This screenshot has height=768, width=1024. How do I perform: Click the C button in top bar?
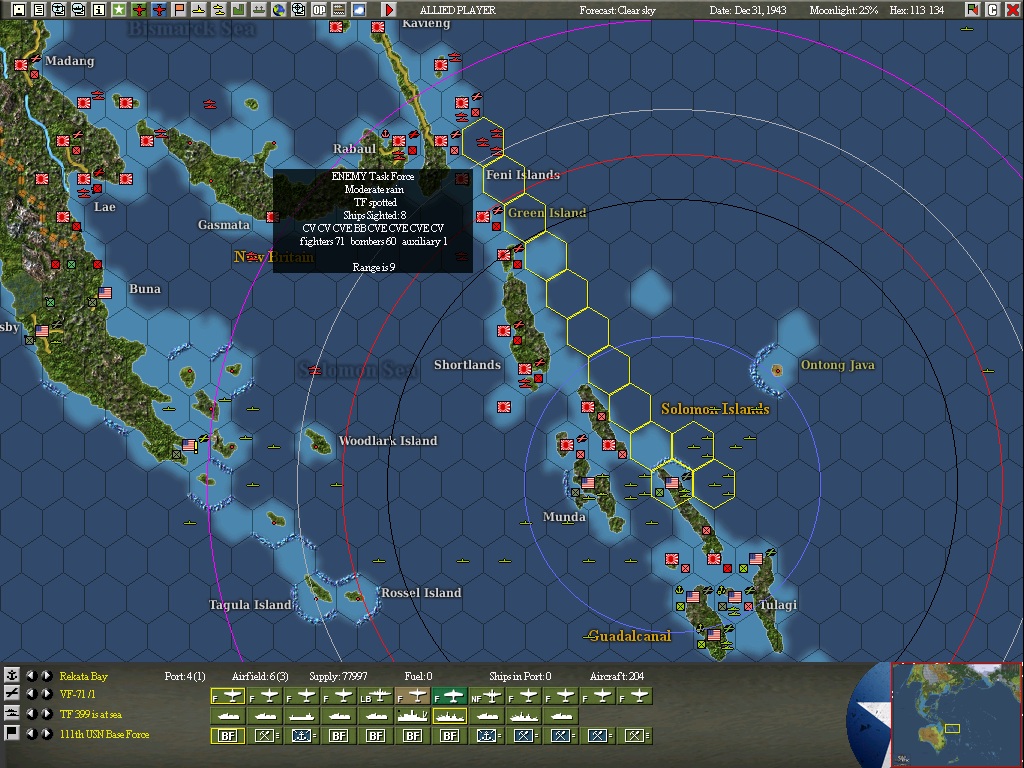[993, 10]
